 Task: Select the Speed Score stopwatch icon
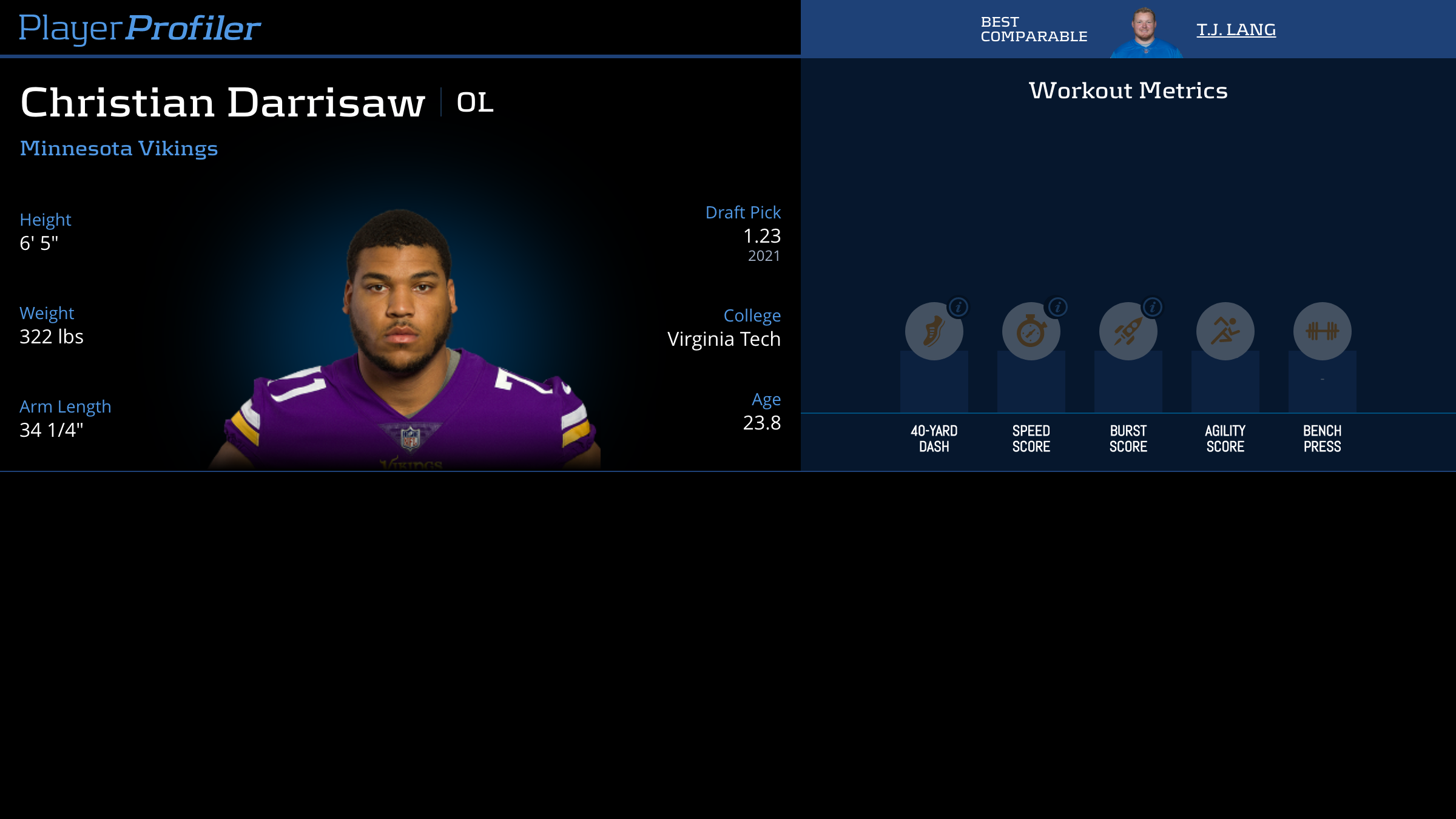[x=1031, y=331]
